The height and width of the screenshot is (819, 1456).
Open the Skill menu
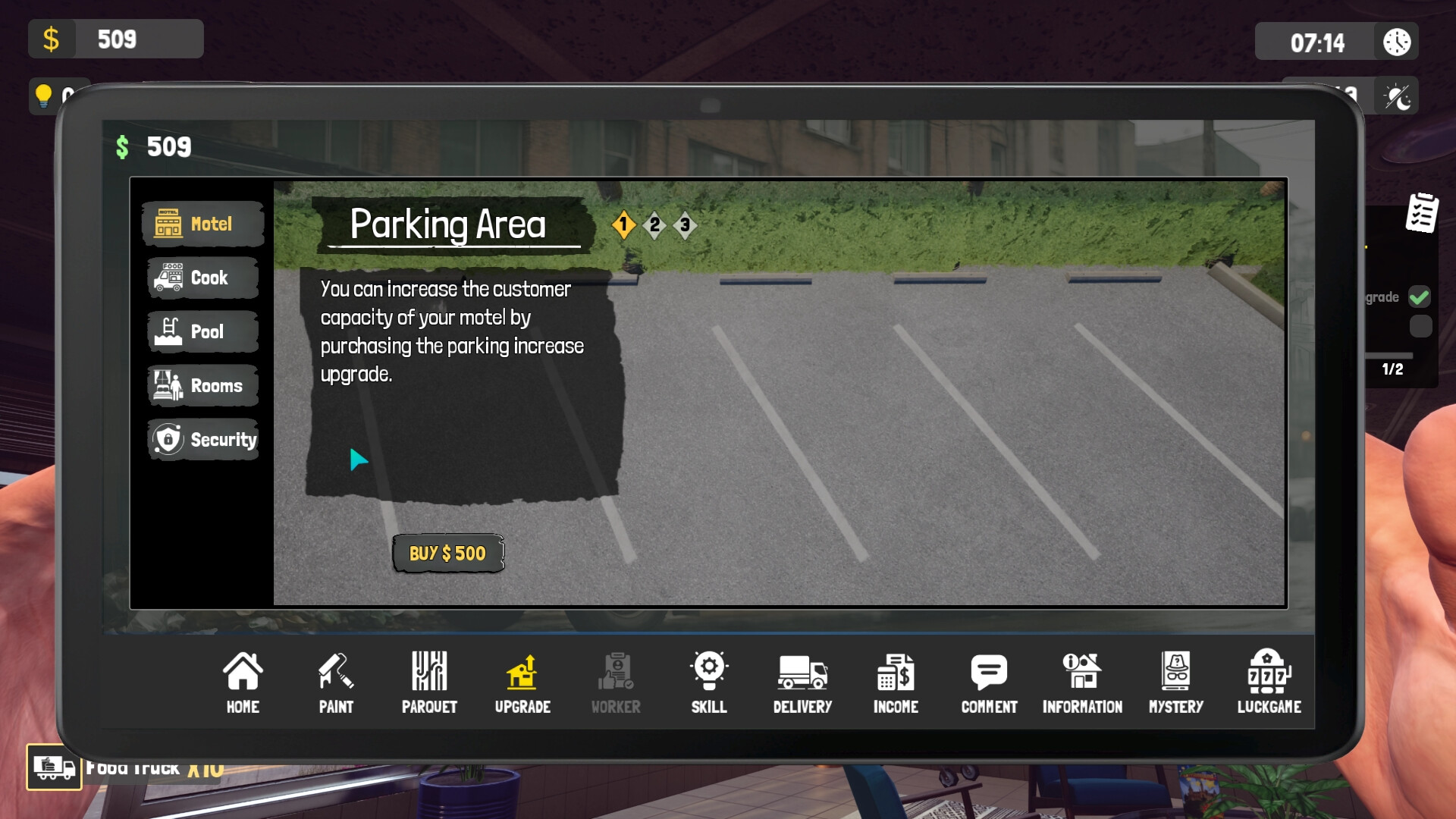coord(708,681)
